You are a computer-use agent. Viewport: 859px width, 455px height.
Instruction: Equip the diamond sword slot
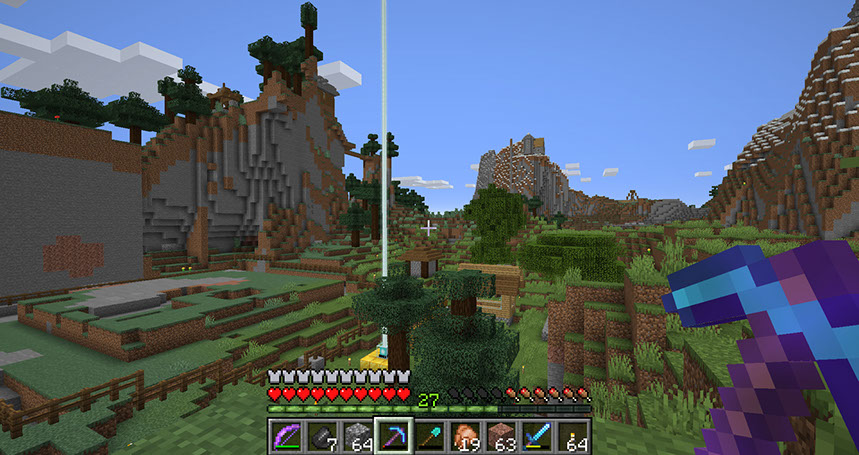click(x=537, y=436)
